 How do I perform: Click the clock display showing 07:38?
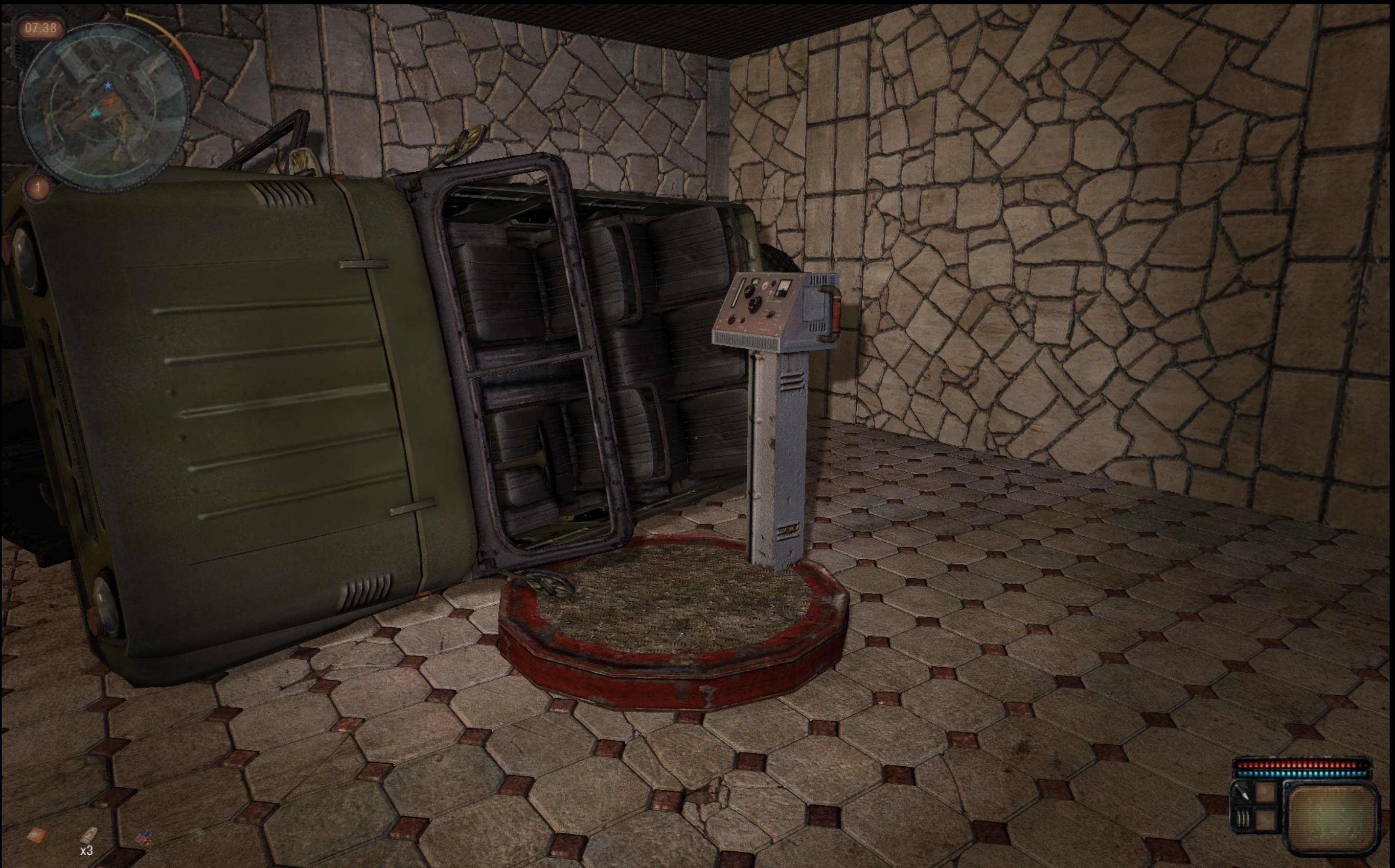(x=41, y=28)
